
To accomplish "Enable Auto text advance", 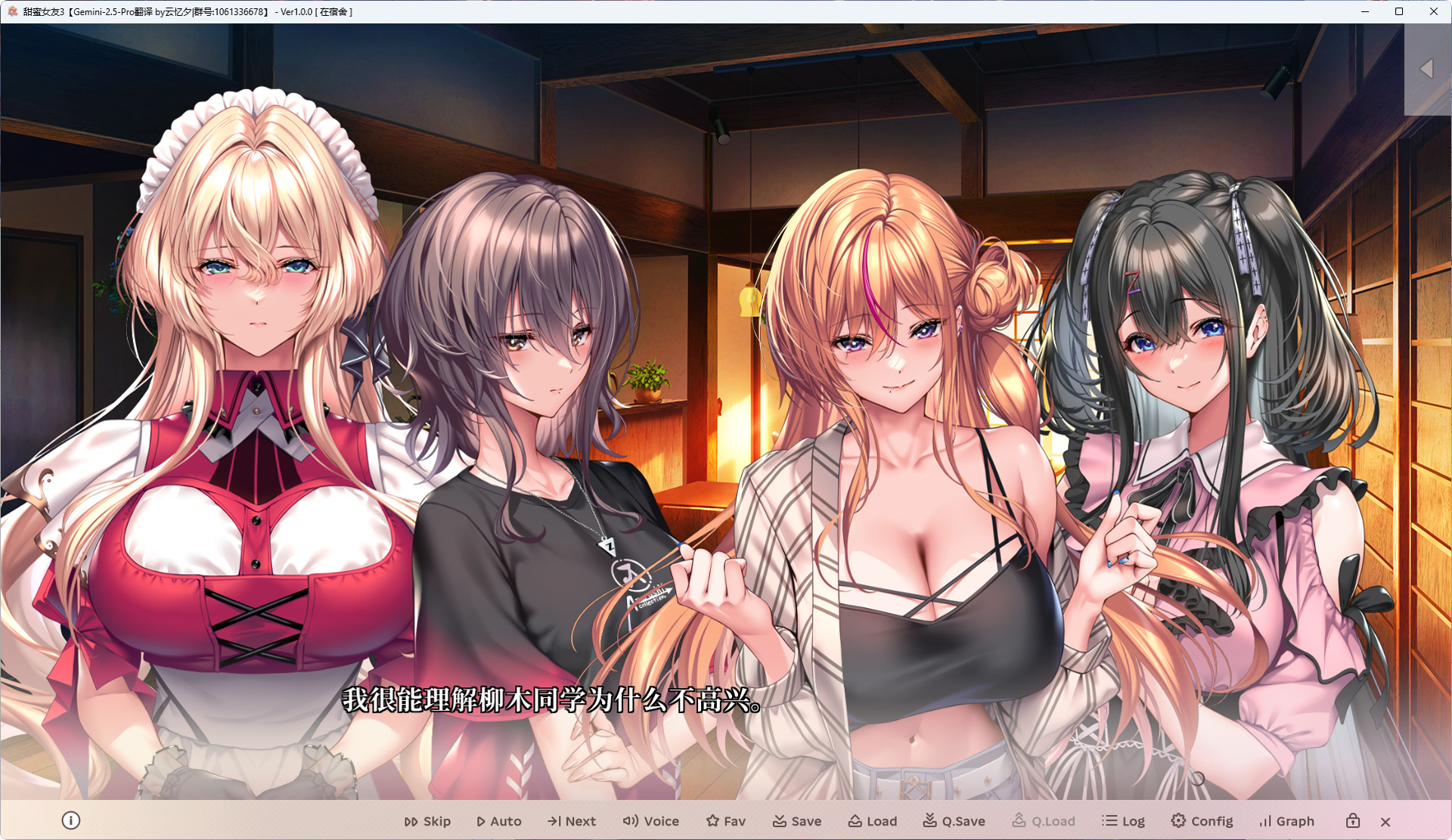I will pos(499,821).
